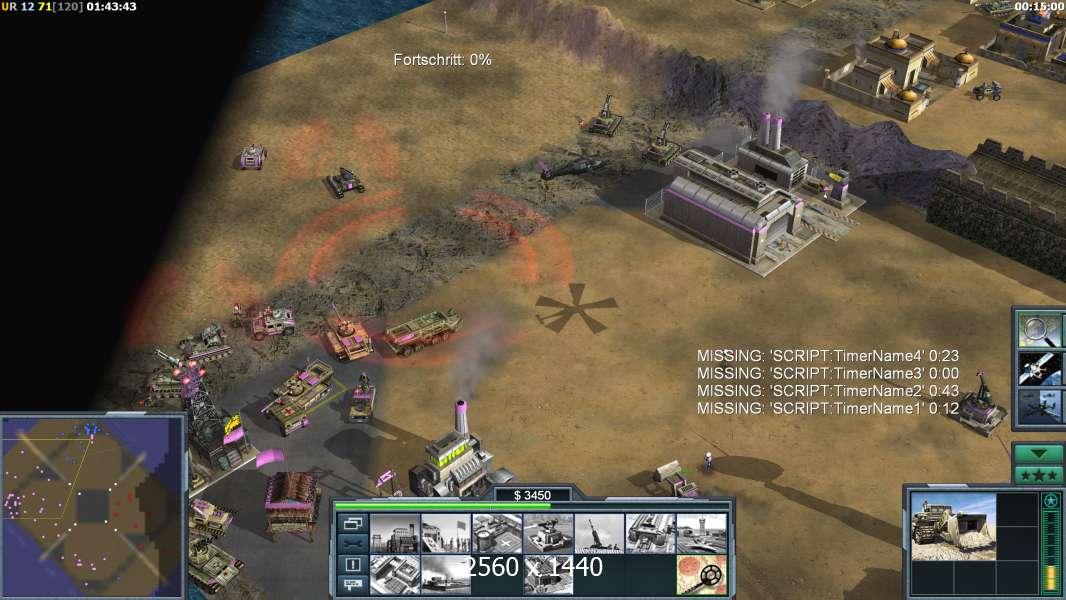The image size is (1066, 600).
Task: Choose the smoking bunker build icon
Action: pos(445,574)
